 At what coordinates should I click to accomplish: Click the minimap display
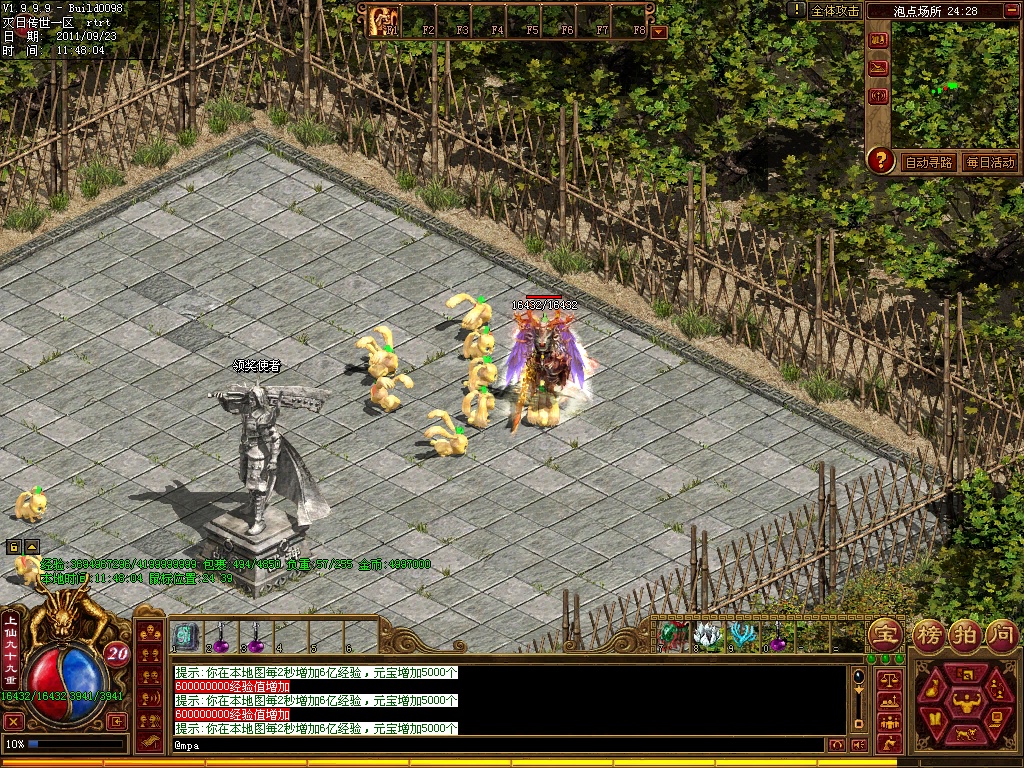tap(953, 85)
